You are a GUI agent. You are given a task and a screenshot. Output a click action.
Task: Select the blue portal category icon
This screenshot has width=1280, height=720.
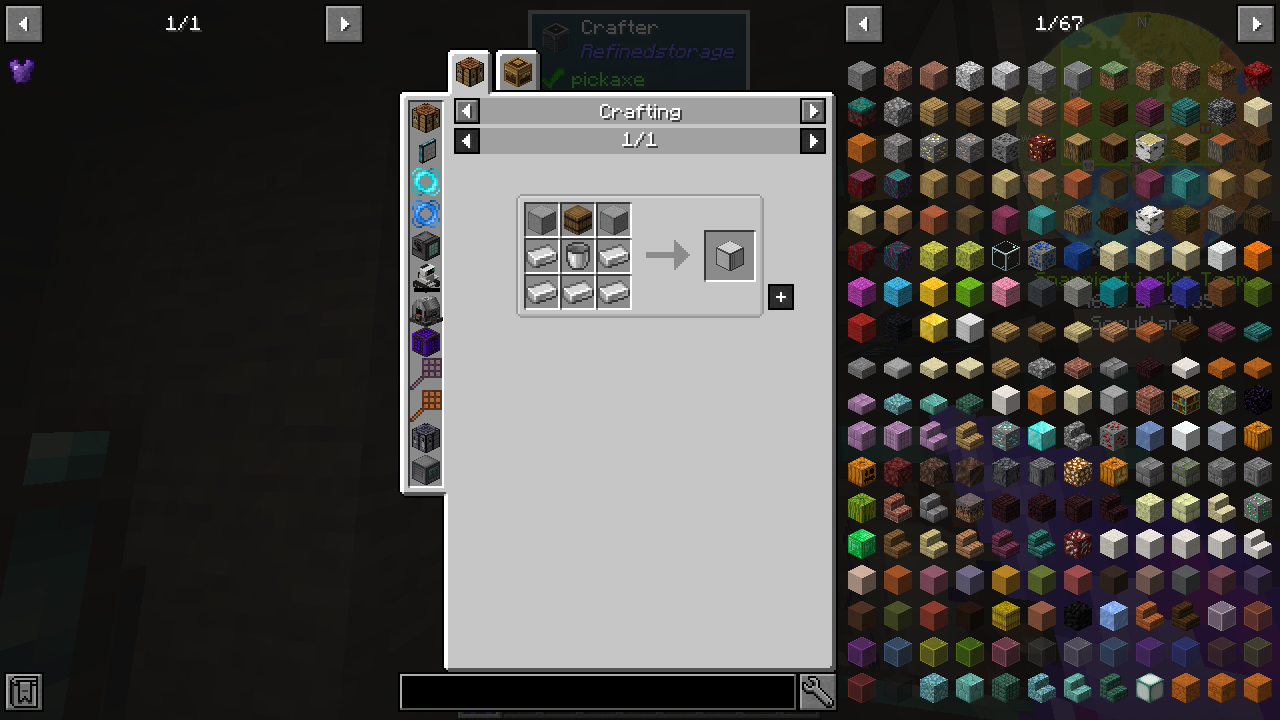[x=424, y=213]
